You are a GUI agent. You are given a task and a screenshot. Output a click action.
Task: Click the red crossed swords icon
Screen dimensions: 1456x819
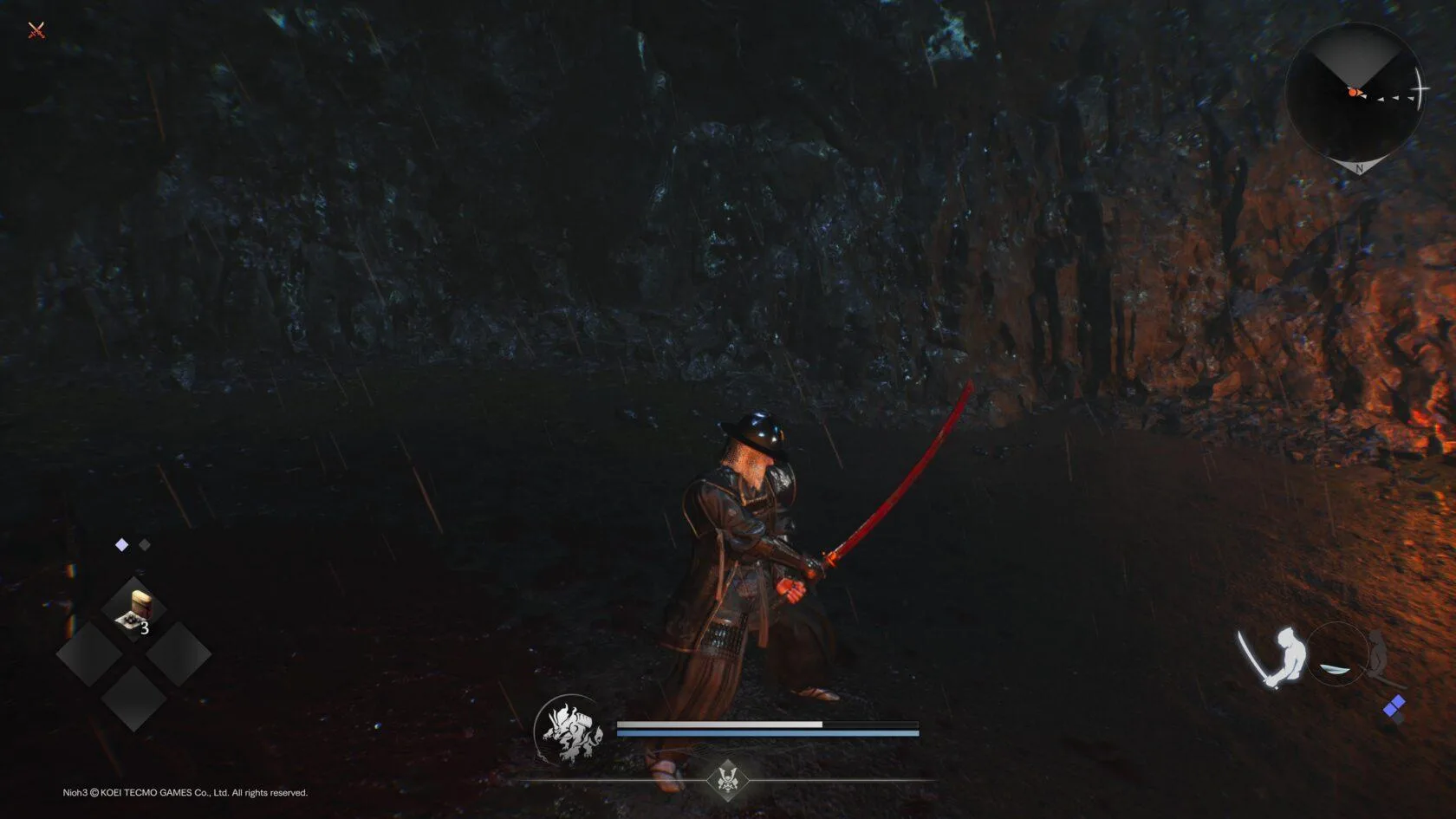pos(36,31)
